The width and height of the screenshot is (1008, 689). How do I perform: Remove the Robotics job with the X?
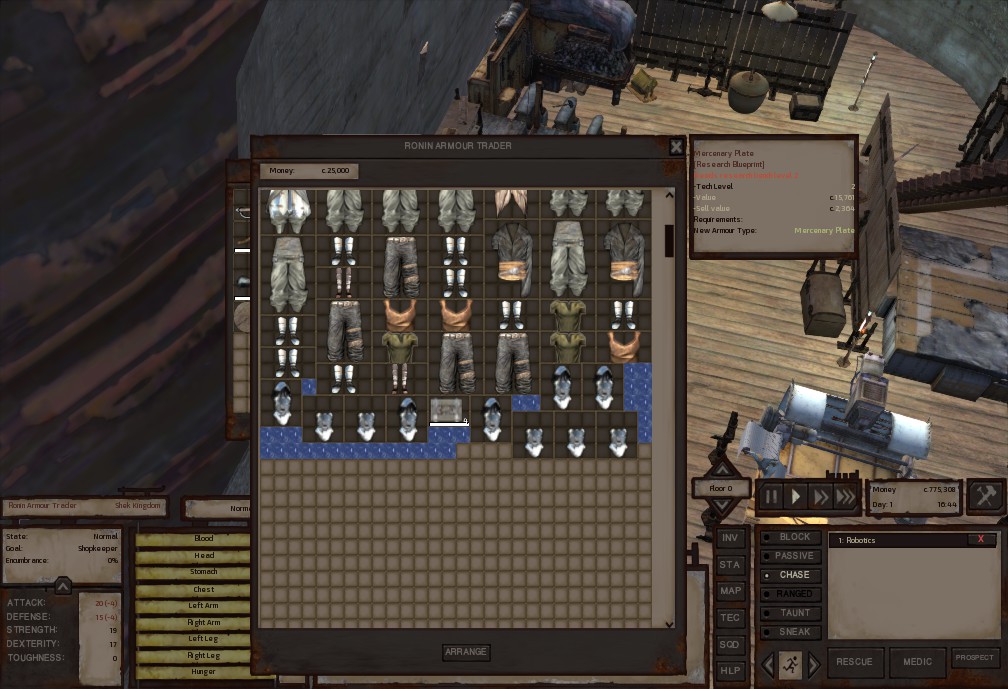[x=980, y=540]
